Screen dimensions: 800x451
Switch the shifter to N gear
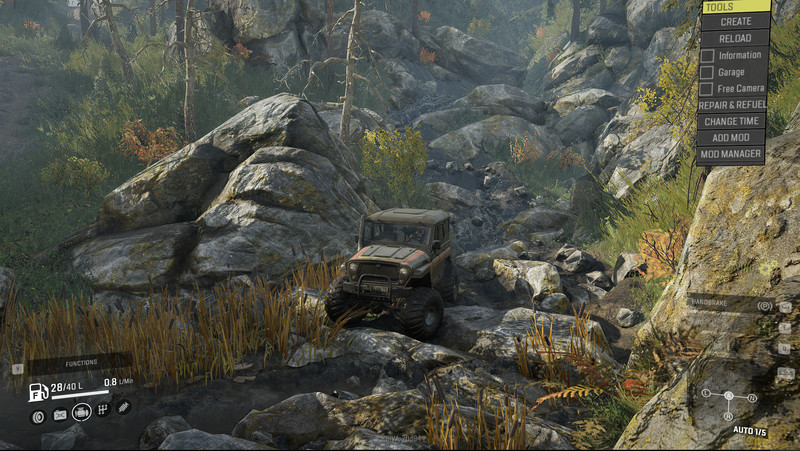752,398
